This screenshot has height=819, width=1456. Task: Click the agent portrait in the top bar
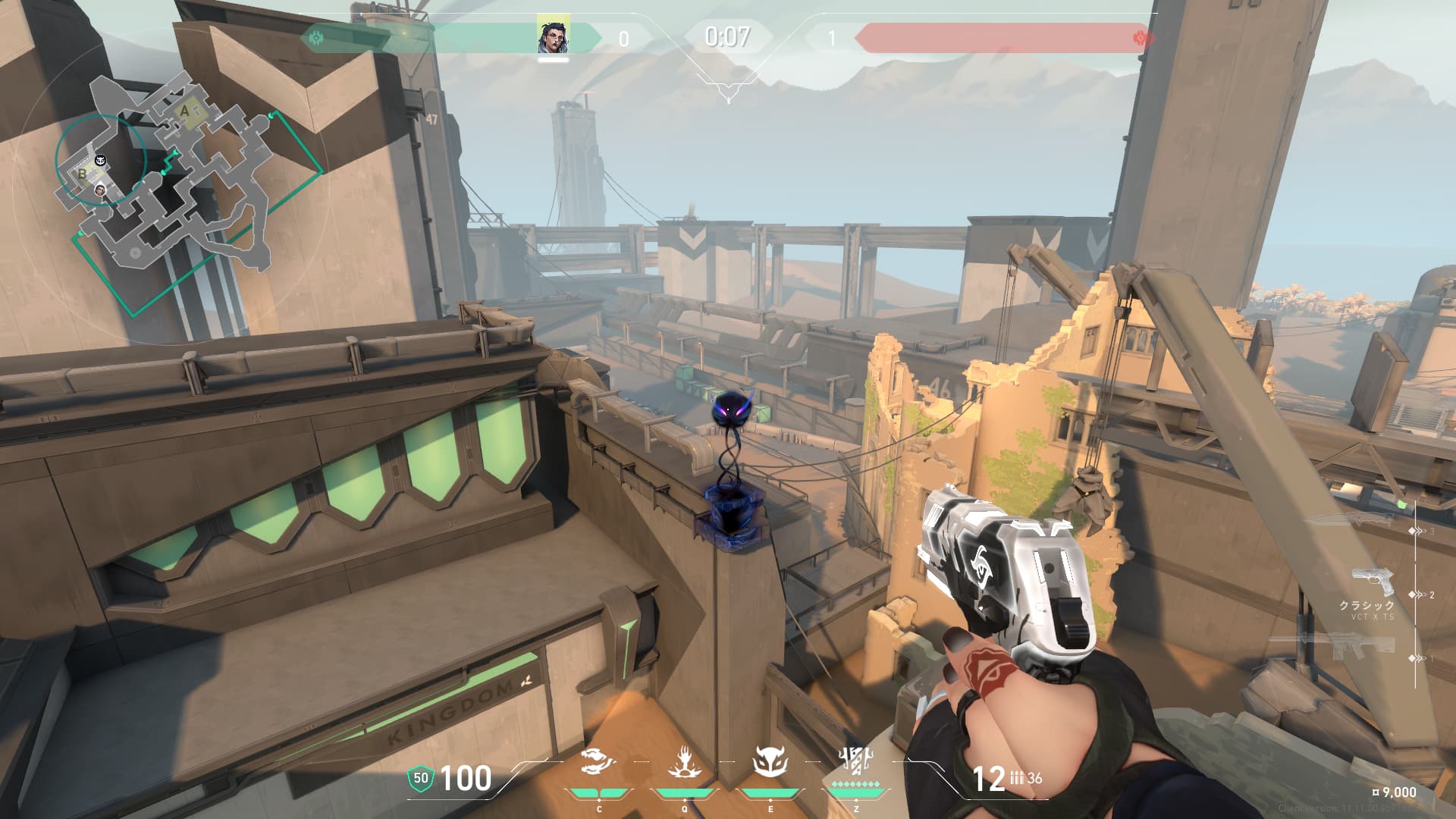pos(554,35)
